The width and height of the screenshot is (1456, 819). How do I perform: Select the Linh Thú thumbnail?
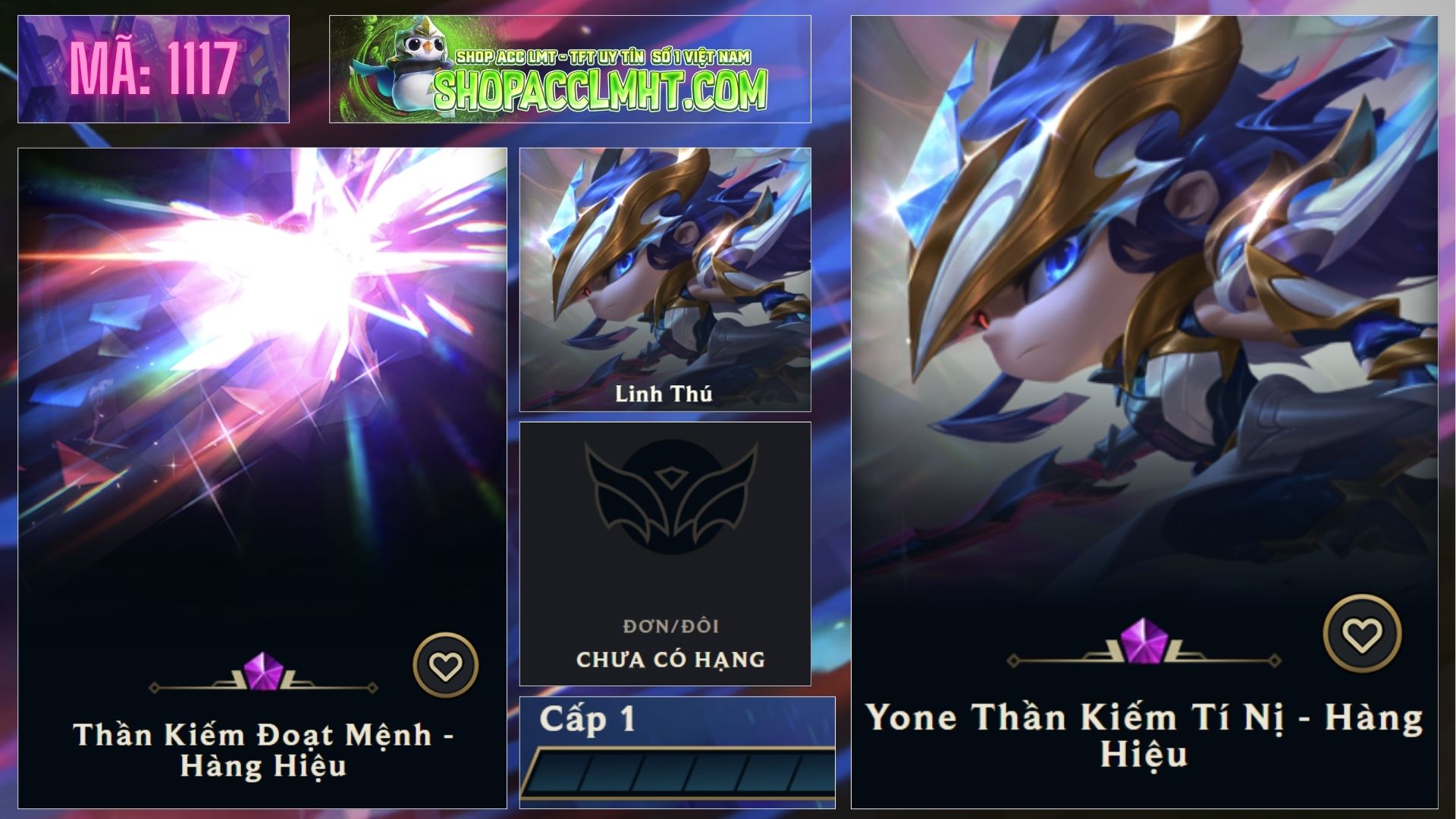point(664,279)
